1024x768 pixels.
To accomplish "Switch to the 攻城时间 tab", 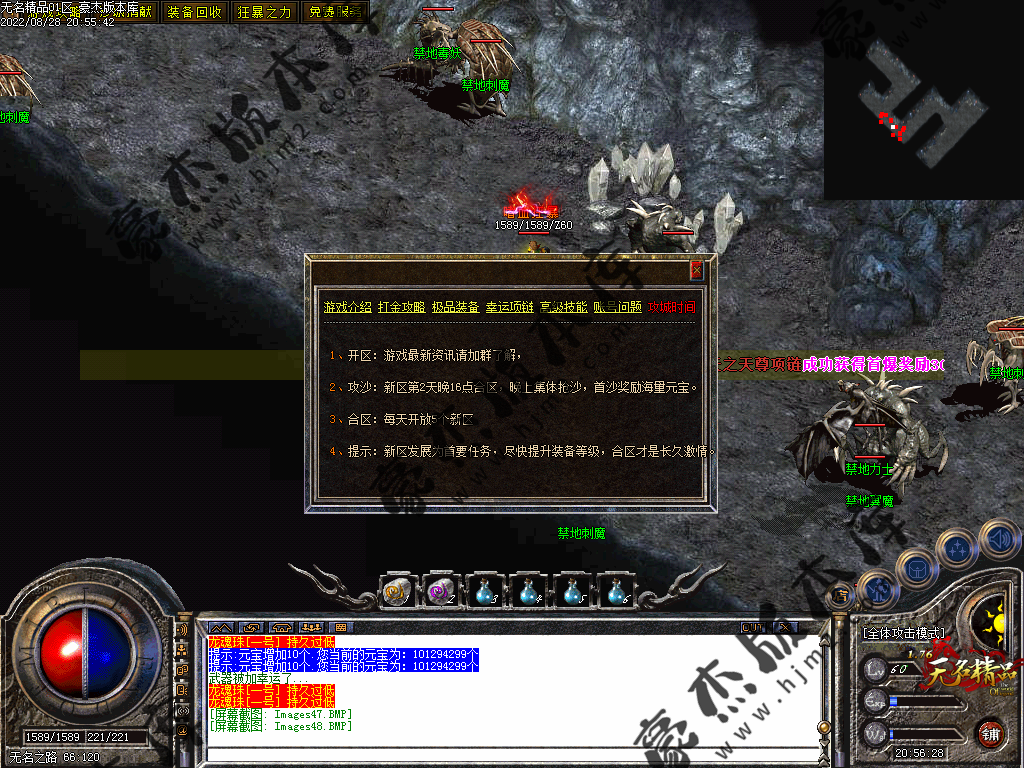I will pos(672,308).
